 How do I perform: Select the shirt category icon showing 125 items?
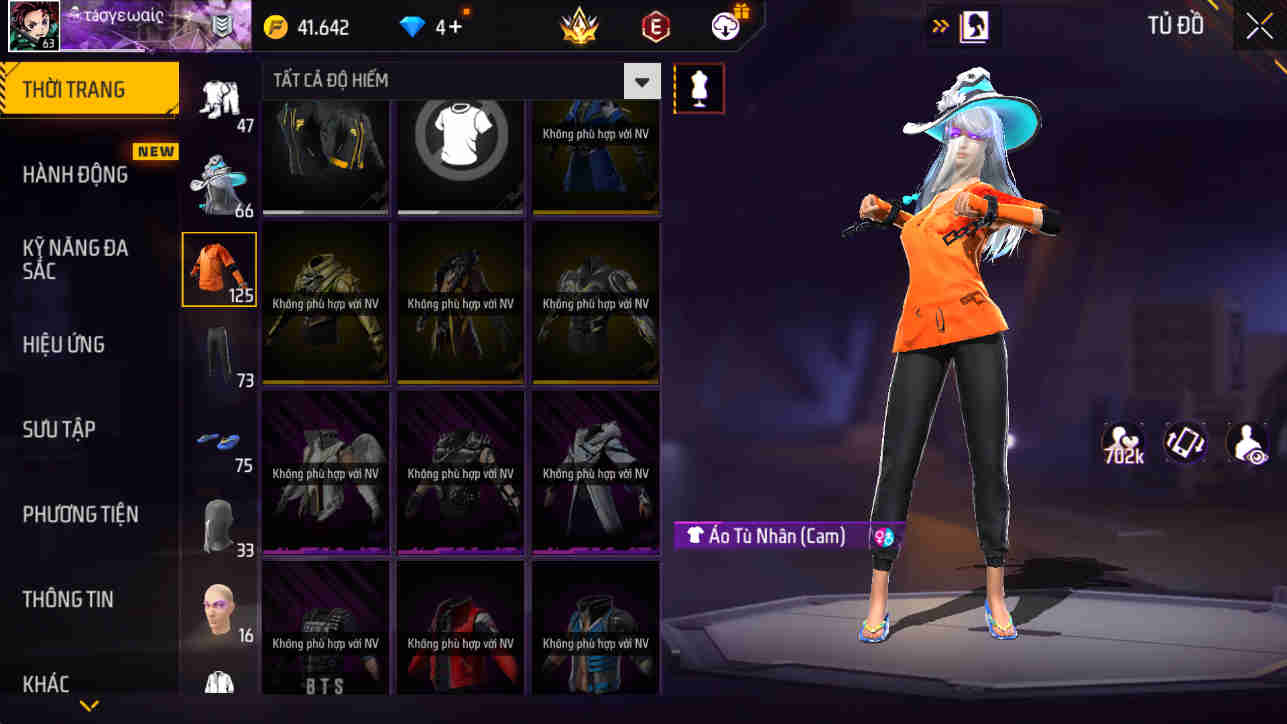tap(218, 268)
